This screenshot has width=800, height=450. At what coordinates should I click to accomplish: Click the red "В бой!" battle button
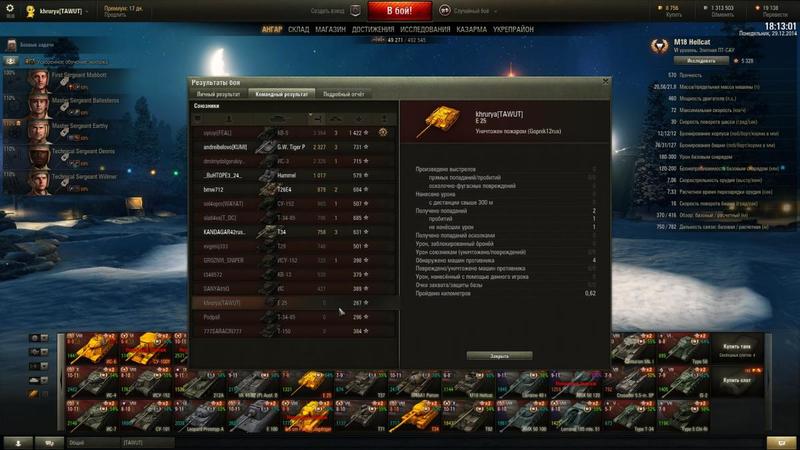pos(400,11)
